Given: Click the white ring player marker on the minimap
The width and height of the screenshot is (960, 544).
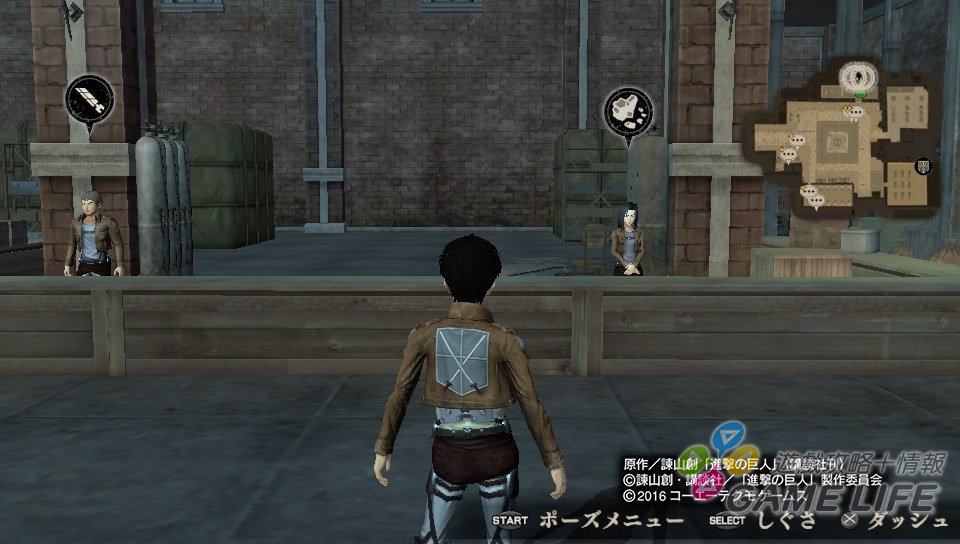Looking at the screenshot, I should (x=855, y=76).
